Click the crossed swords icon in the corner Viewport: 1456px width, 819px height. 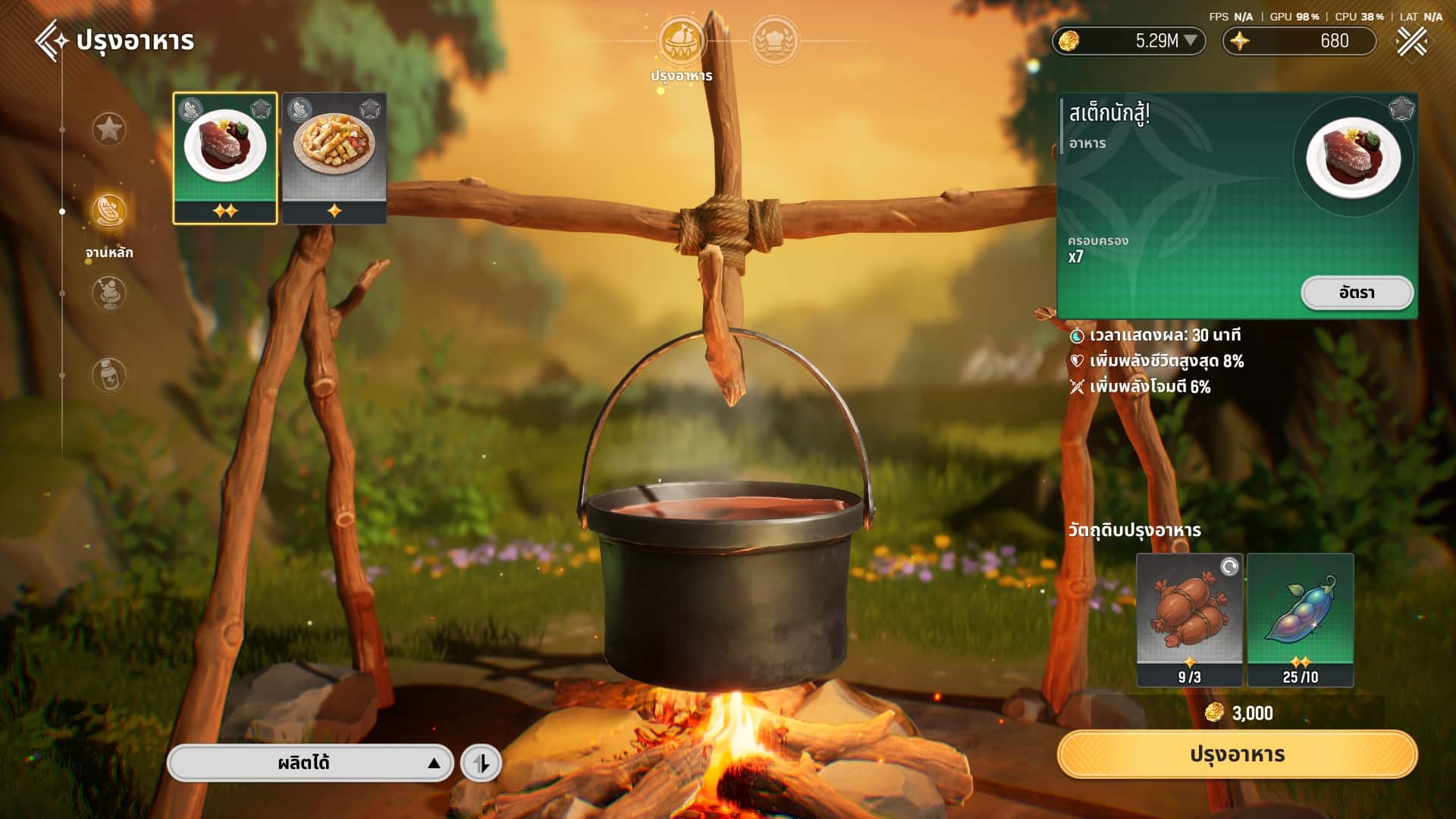(1411, 41)
